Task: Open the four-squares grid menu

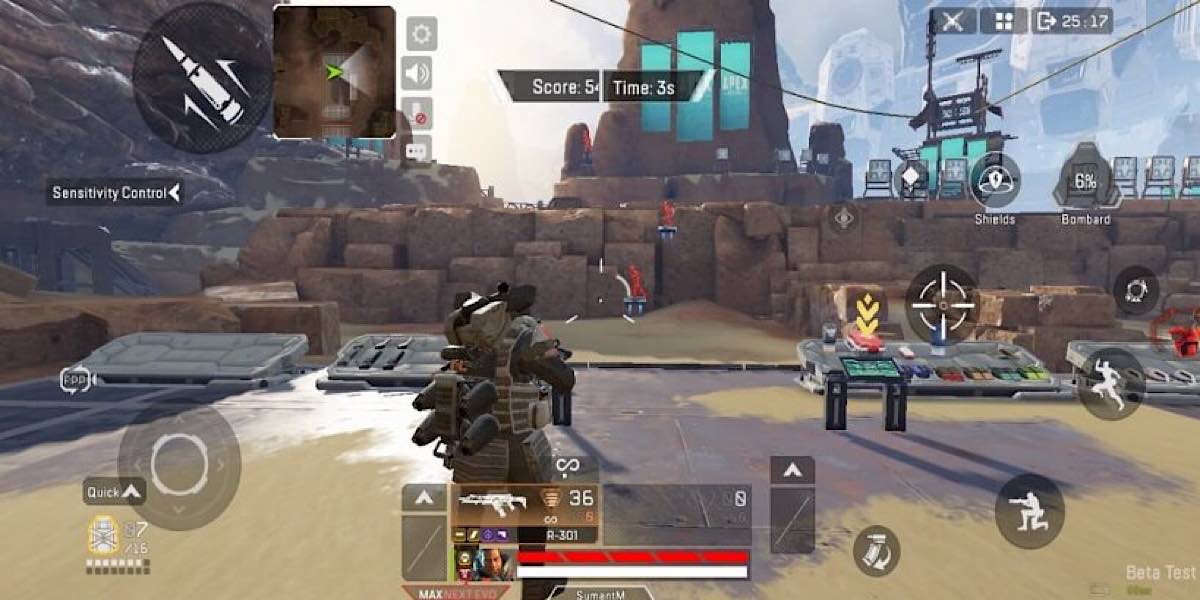Action: [1003, 21]
